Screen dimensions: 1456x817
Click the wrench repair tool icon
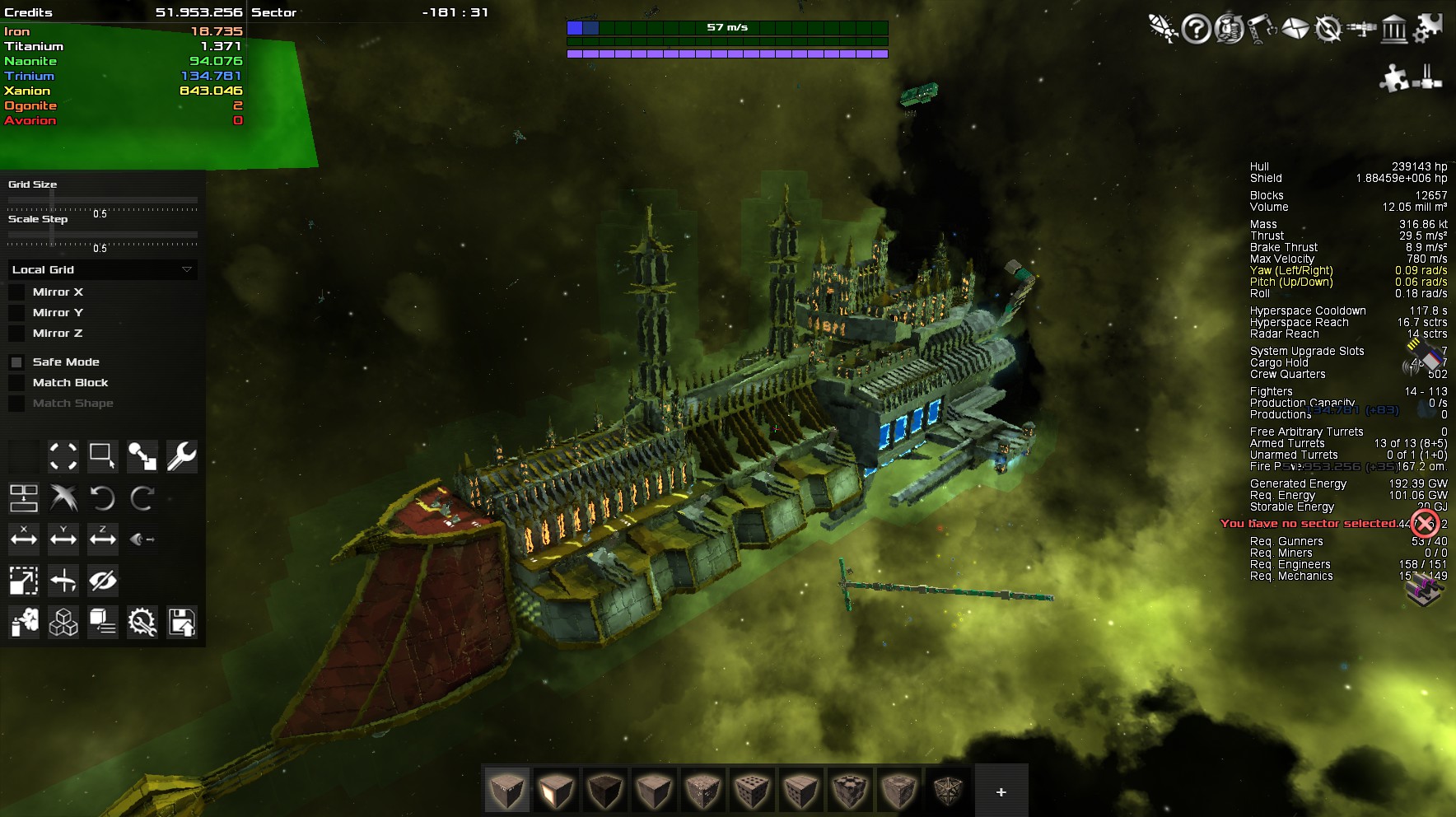click(181, 456)
